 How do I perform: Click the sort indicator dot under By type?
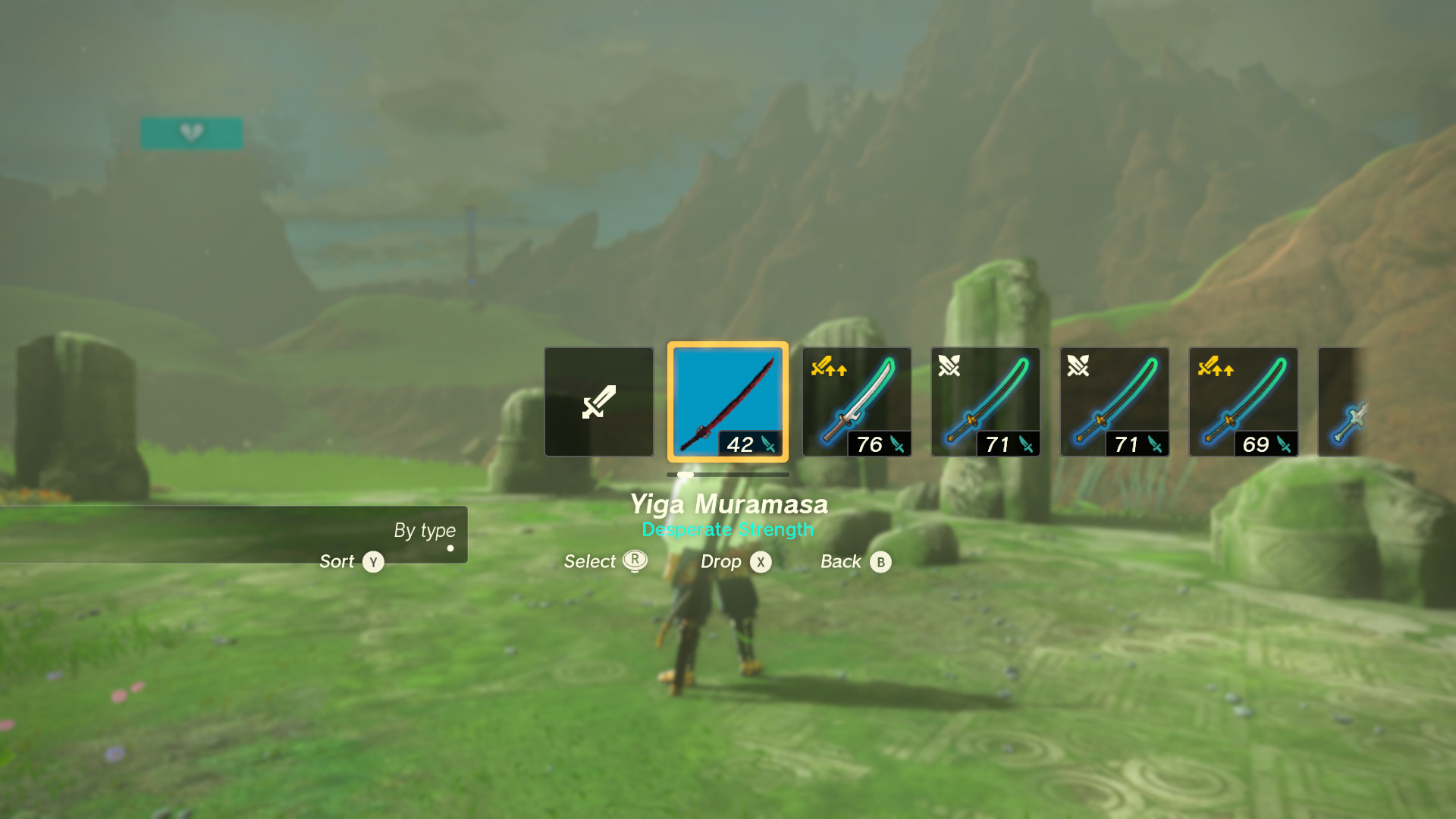450,548
